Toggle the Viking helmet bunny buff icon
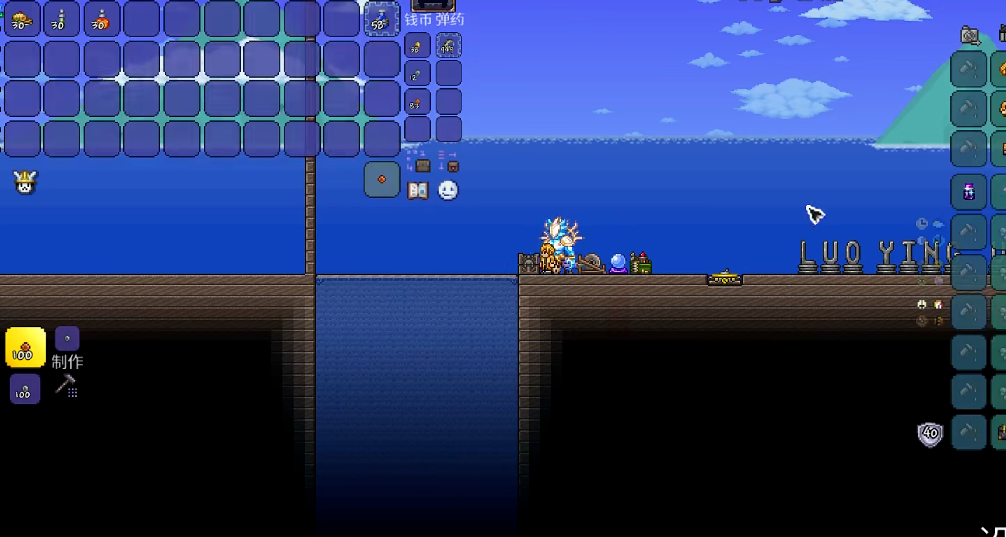The height and width of the screenshot is (537, 1006). (25, 182)
